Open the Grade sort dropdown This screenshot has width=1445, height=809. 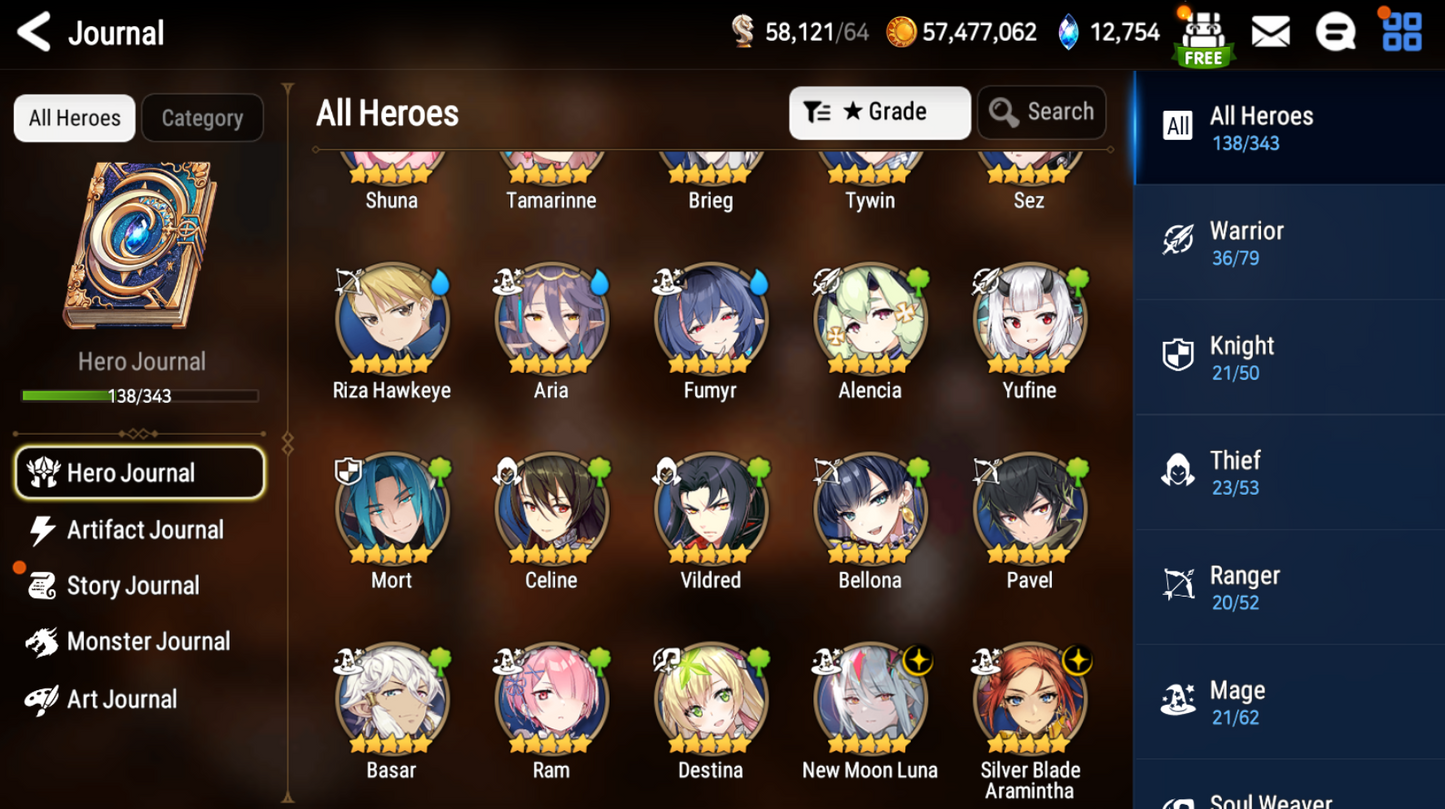879,112
